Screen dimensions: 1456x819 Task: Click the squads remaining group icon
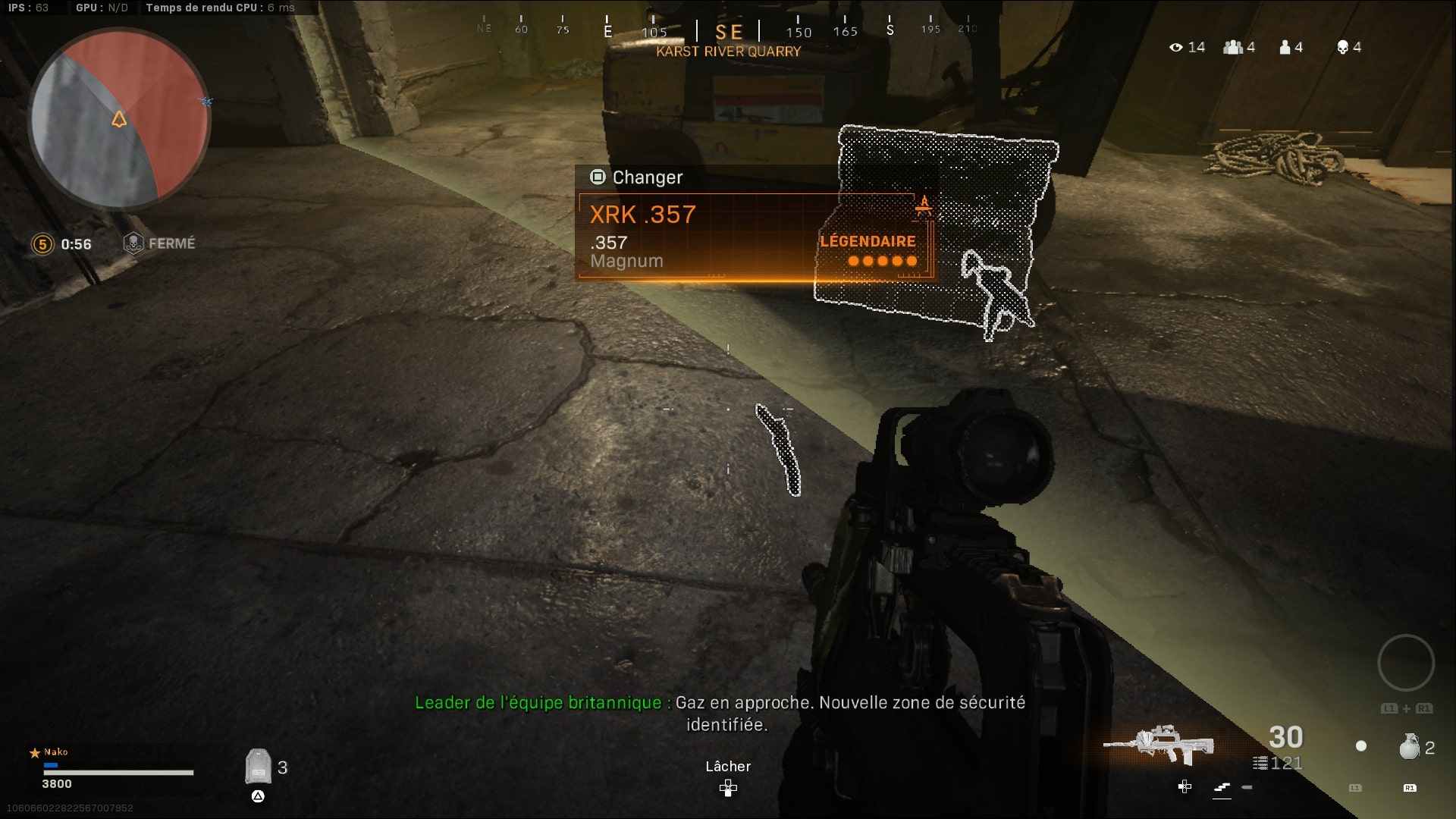pos(1232,47)
